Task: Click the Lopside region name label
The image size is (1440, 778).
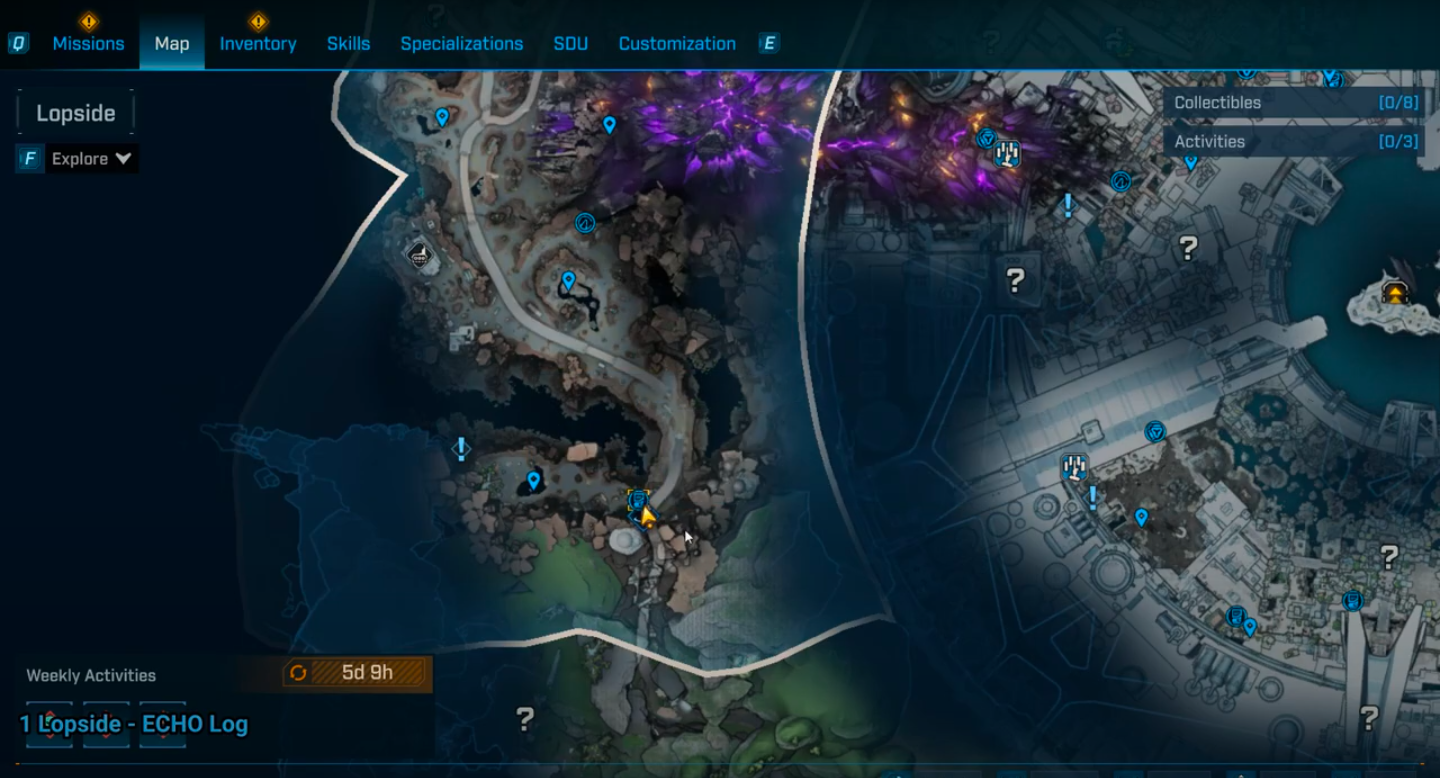Action: [76, 113]
